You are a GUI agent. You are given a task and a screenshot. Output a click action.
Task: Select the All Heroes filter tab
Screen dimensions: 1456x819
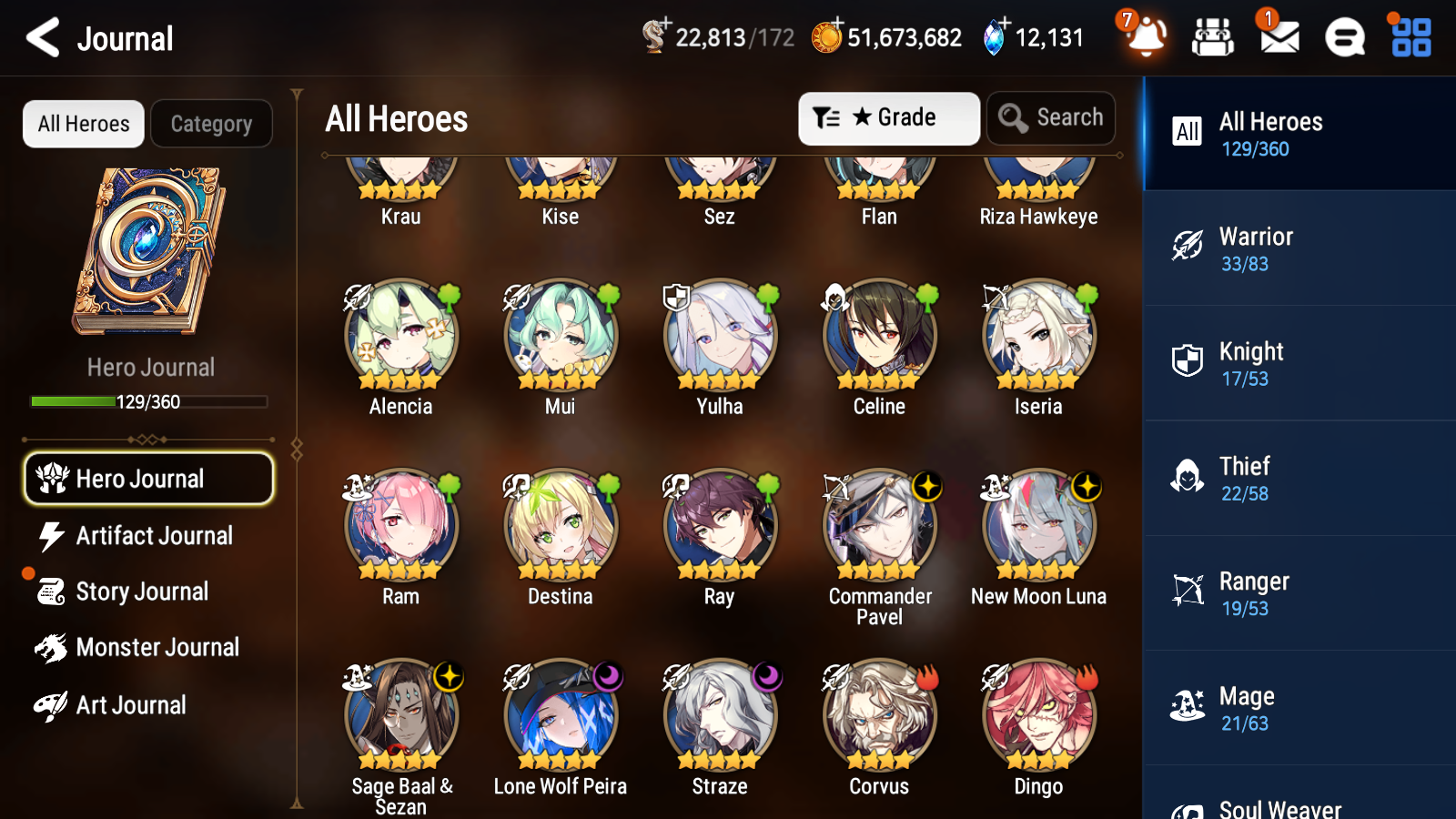(83, 124)
